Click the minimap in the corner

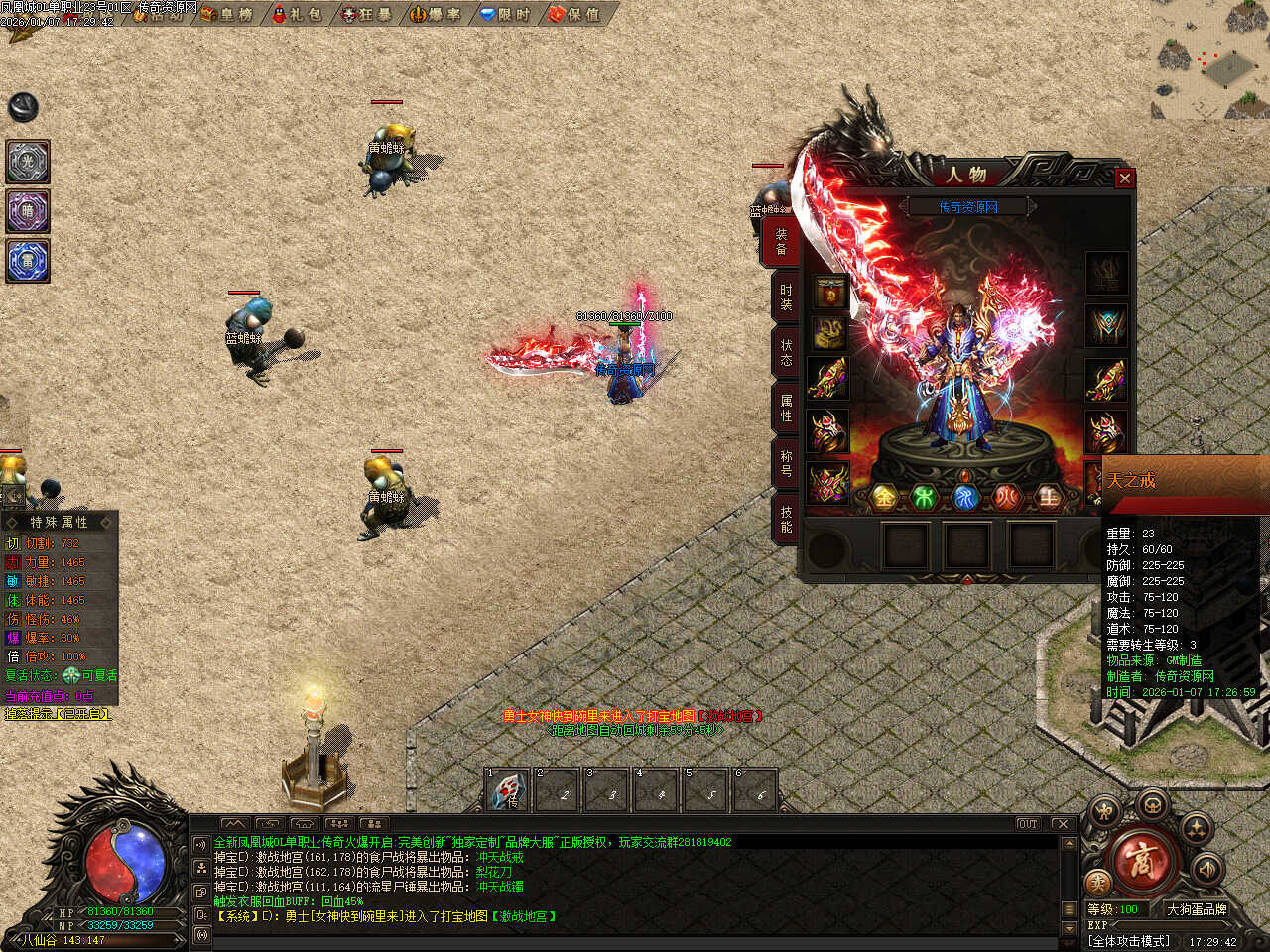[1210, 59]
